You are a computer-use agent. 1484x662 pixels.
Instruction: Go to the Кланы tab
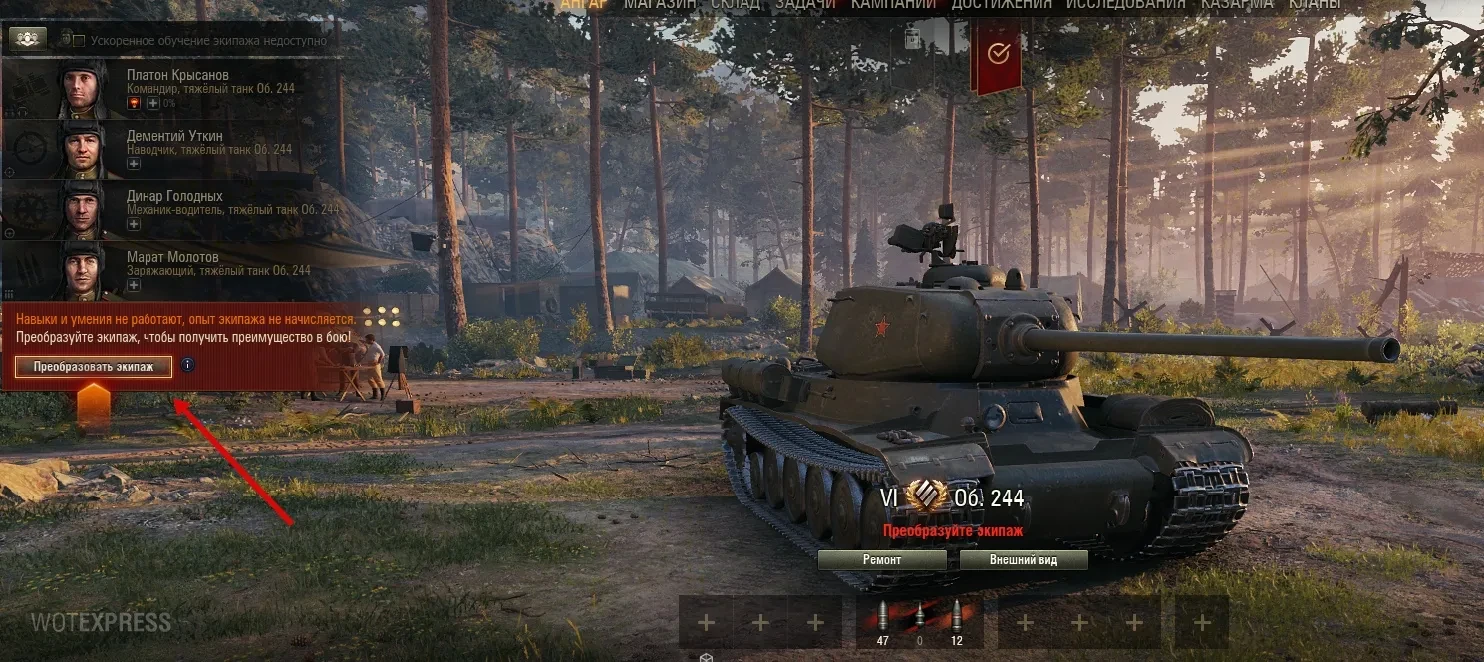click(1314, 5)
